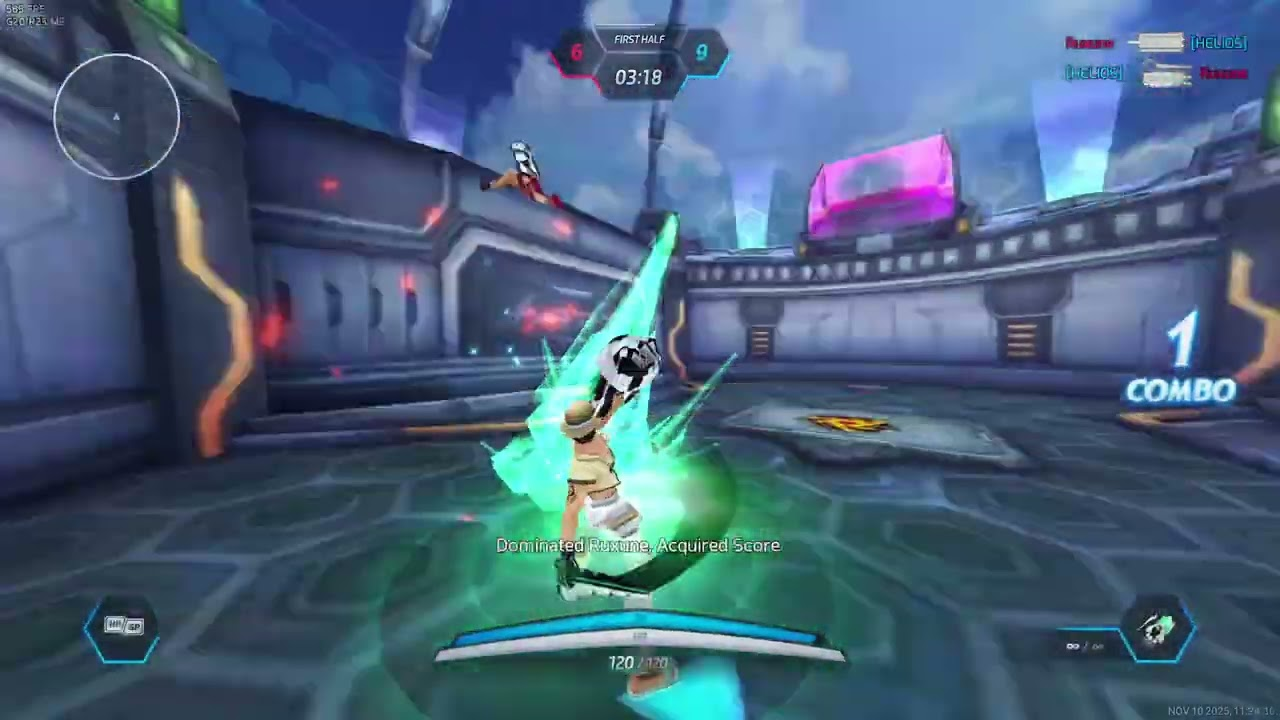Click the circular radar minimap

117,117
